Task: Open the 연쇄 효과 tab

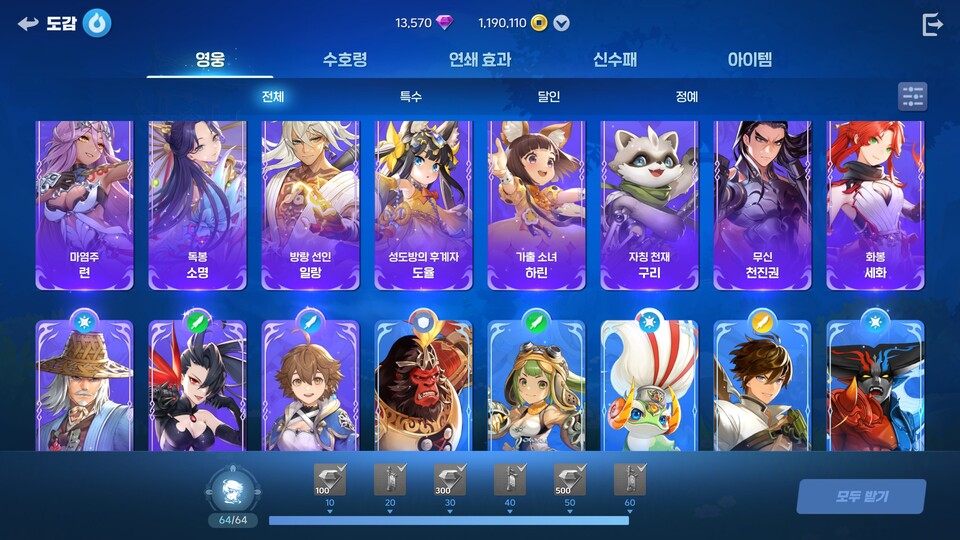Action: pyautogui.click(x=480, y=59)
